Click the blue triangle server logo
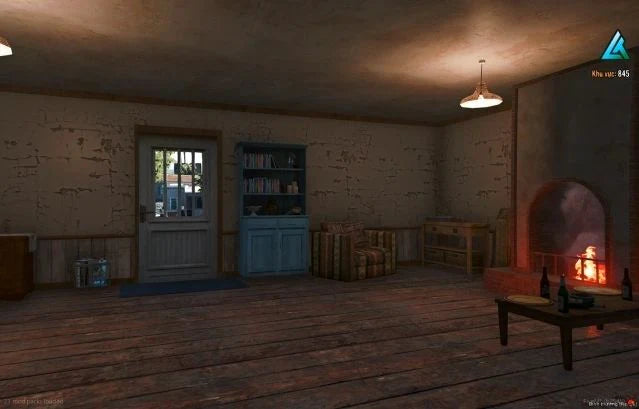Screen dimensions: 639x409 [614, 45]
